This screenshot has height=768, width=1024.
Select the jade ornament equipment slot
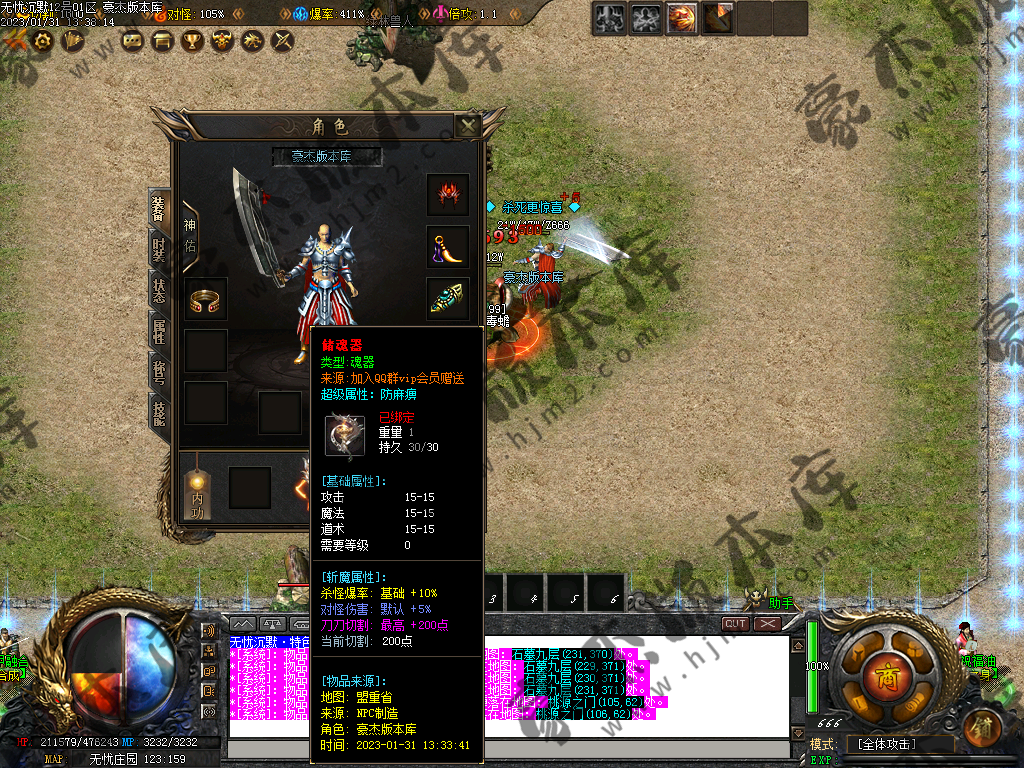pos(448,298)
